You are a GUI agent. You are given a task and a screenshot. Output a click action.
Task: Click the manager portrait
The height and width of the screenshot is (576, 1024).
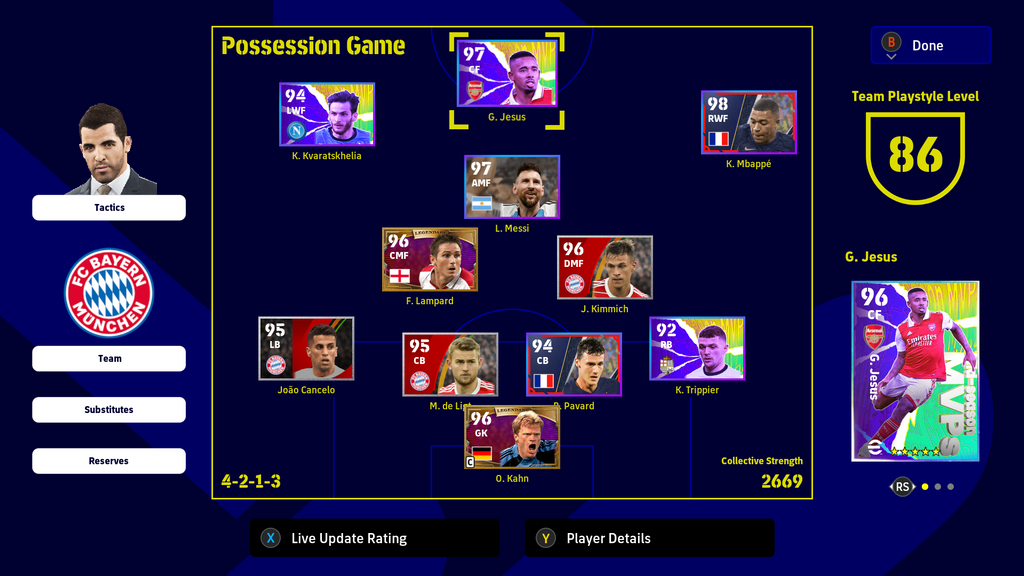tap(108, 150)
